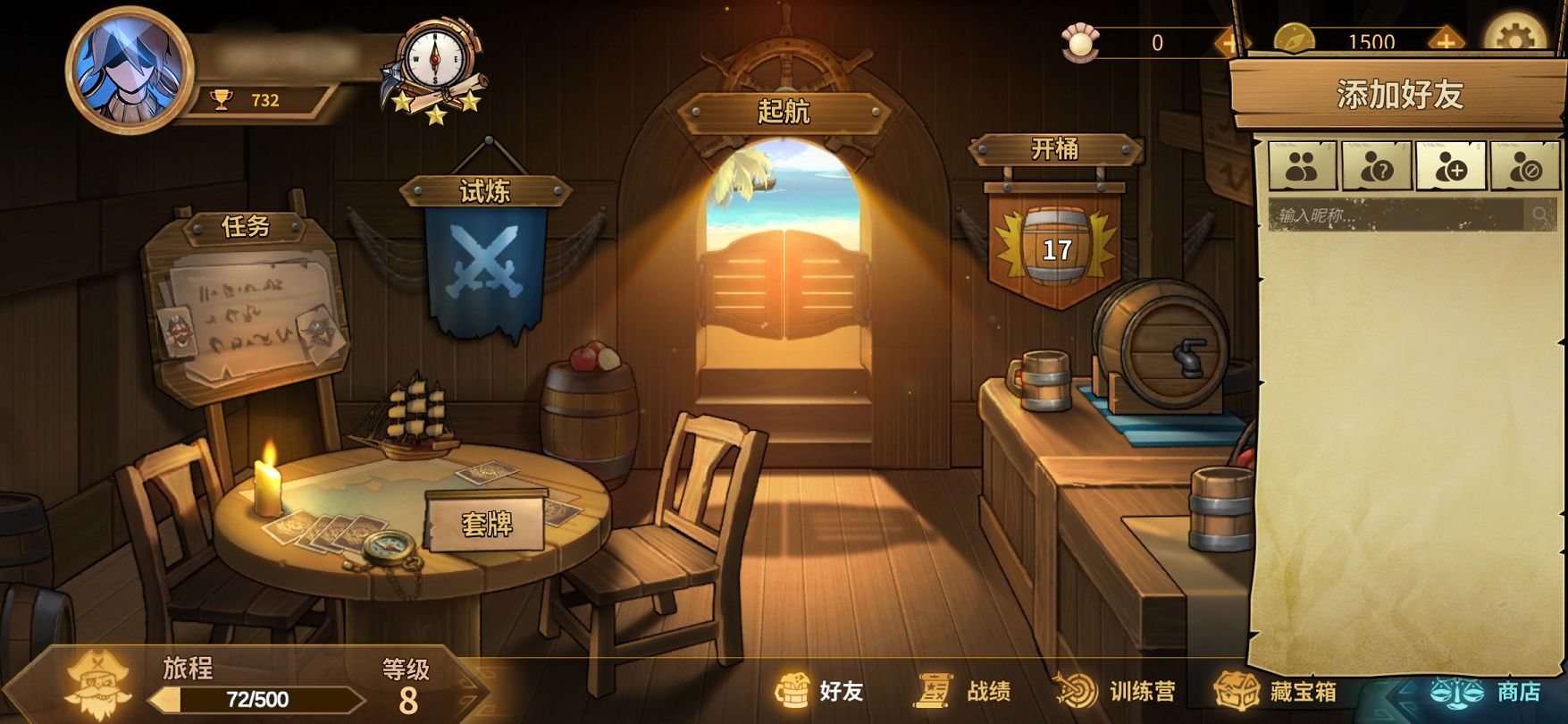Switch to the friend requests question-mark tab
This screenshot has width=1568, height=724.
(x=1376, y=165)
